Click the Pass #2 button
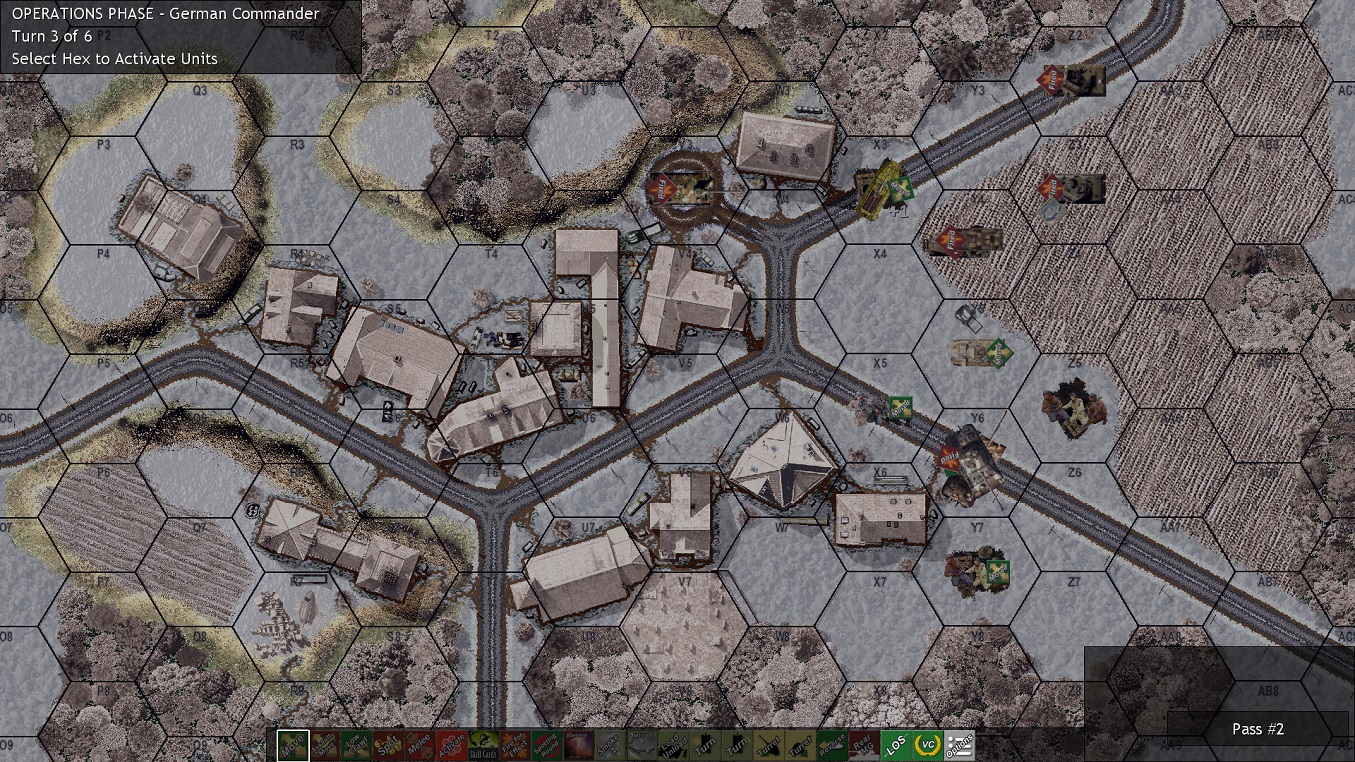Image resolution: width=1355 pixels, height=762 pixels. [1257, 729]
